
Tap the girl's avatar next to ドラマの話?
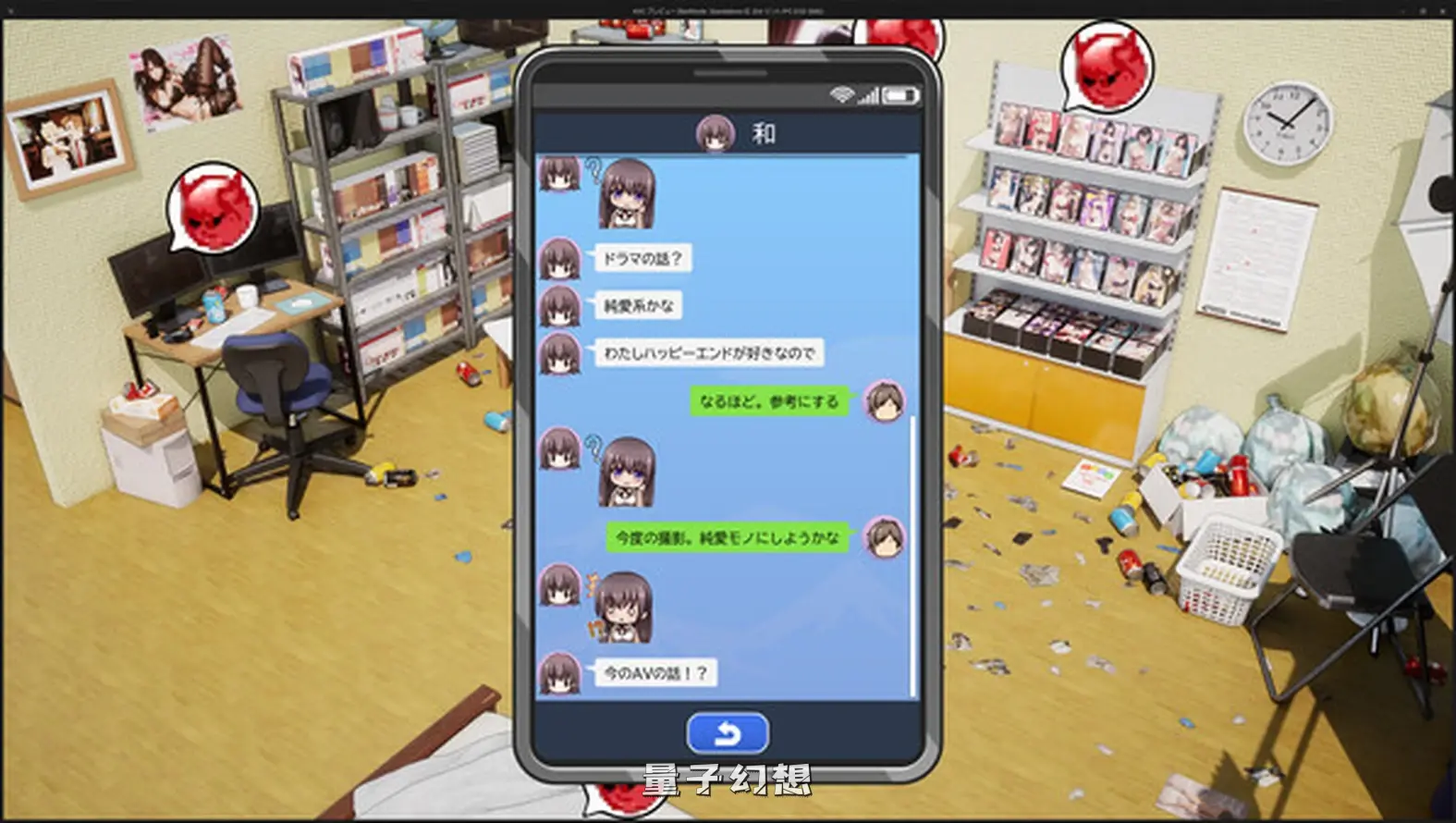pyautogui.click(x=559, y=260)
